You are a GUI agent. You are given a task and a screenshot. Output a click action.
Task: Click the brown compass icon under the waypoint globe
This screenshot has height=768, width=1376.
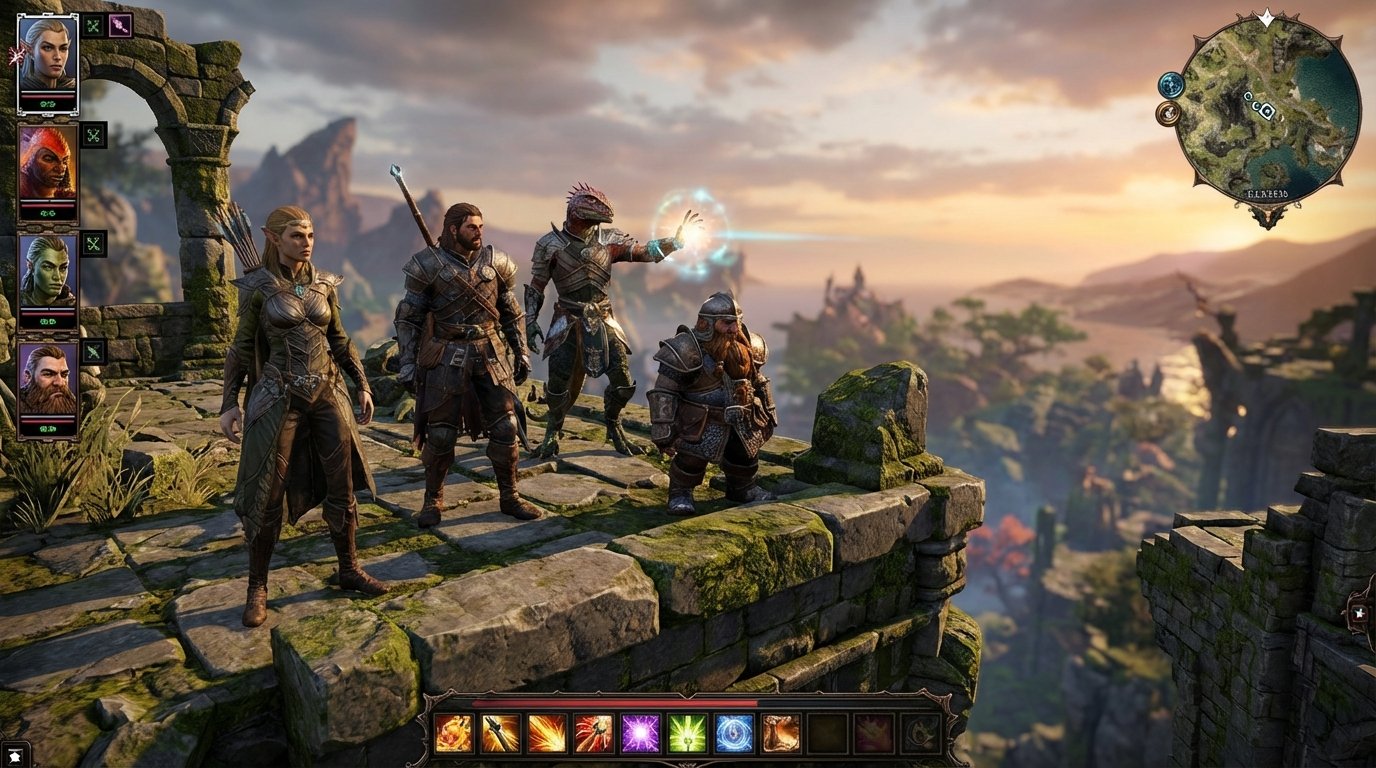[1167, 113]
